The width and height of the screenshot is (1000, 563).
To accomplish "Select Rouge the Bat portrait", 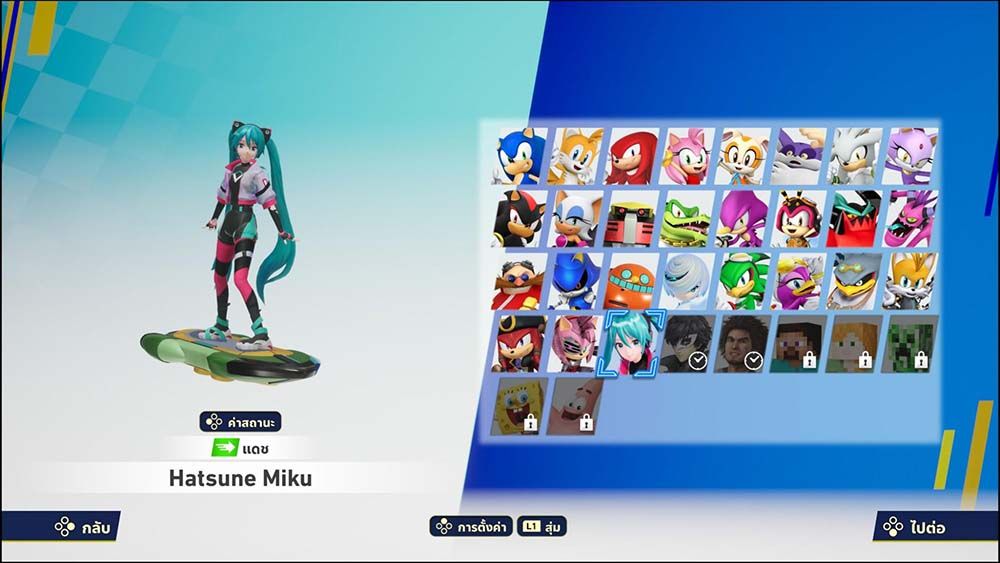I will (575, 219).
